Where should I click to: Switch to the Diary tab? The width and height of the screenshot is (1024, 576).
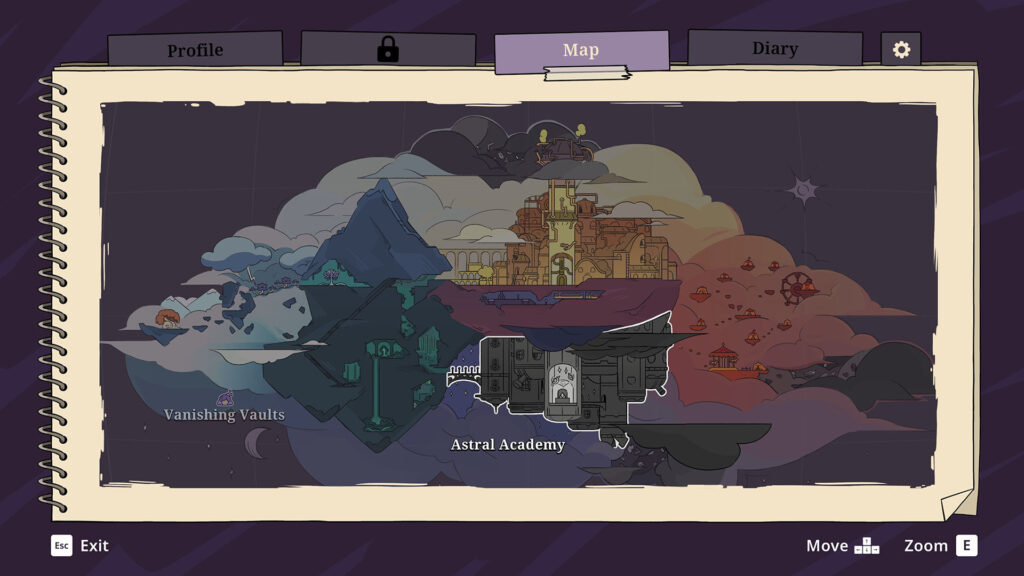(774, 48)
